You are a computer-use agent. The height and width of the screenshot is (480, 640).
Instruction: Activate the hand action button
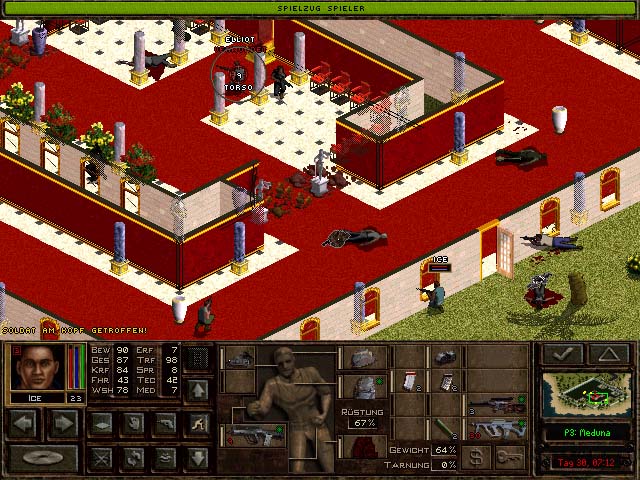pyautogui.click(x=131, y=424)
